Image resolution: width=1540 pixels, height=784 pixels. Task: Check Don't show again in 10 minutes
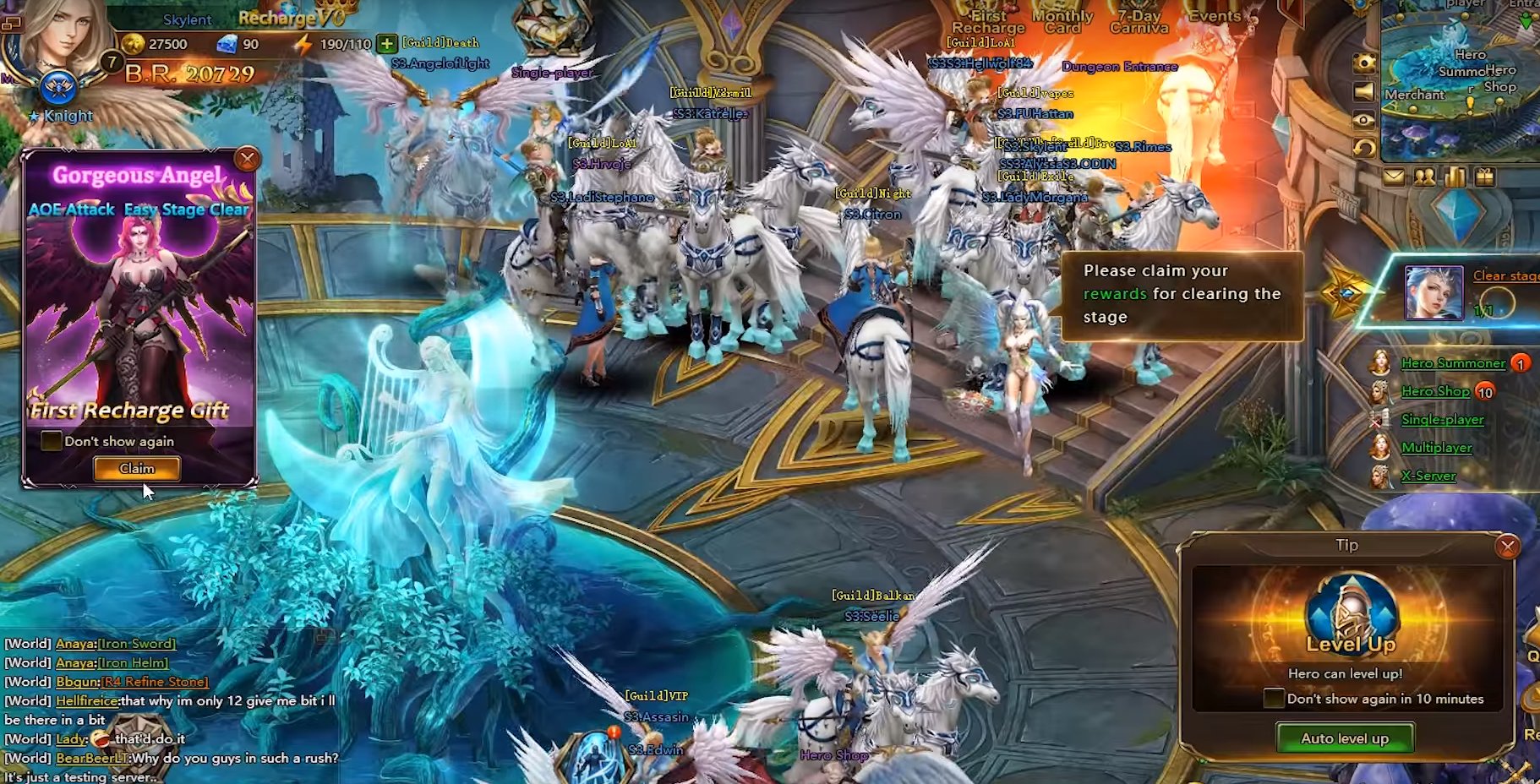pyautogui.click(x=1274, y=699)
